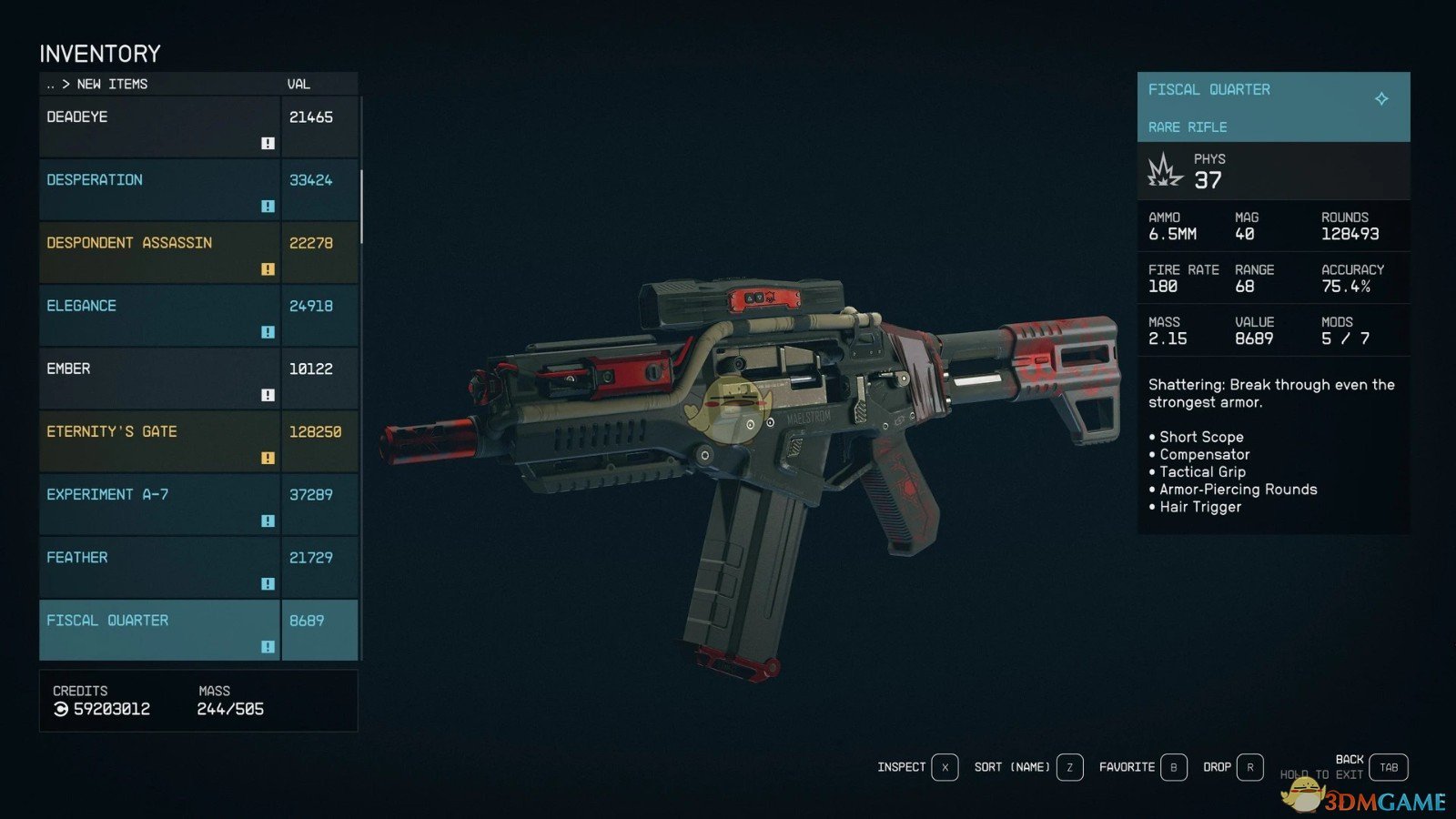1456x819 pixels.
Task: Select the Fiscal Quarter rifle row
Action: (159, 629)
